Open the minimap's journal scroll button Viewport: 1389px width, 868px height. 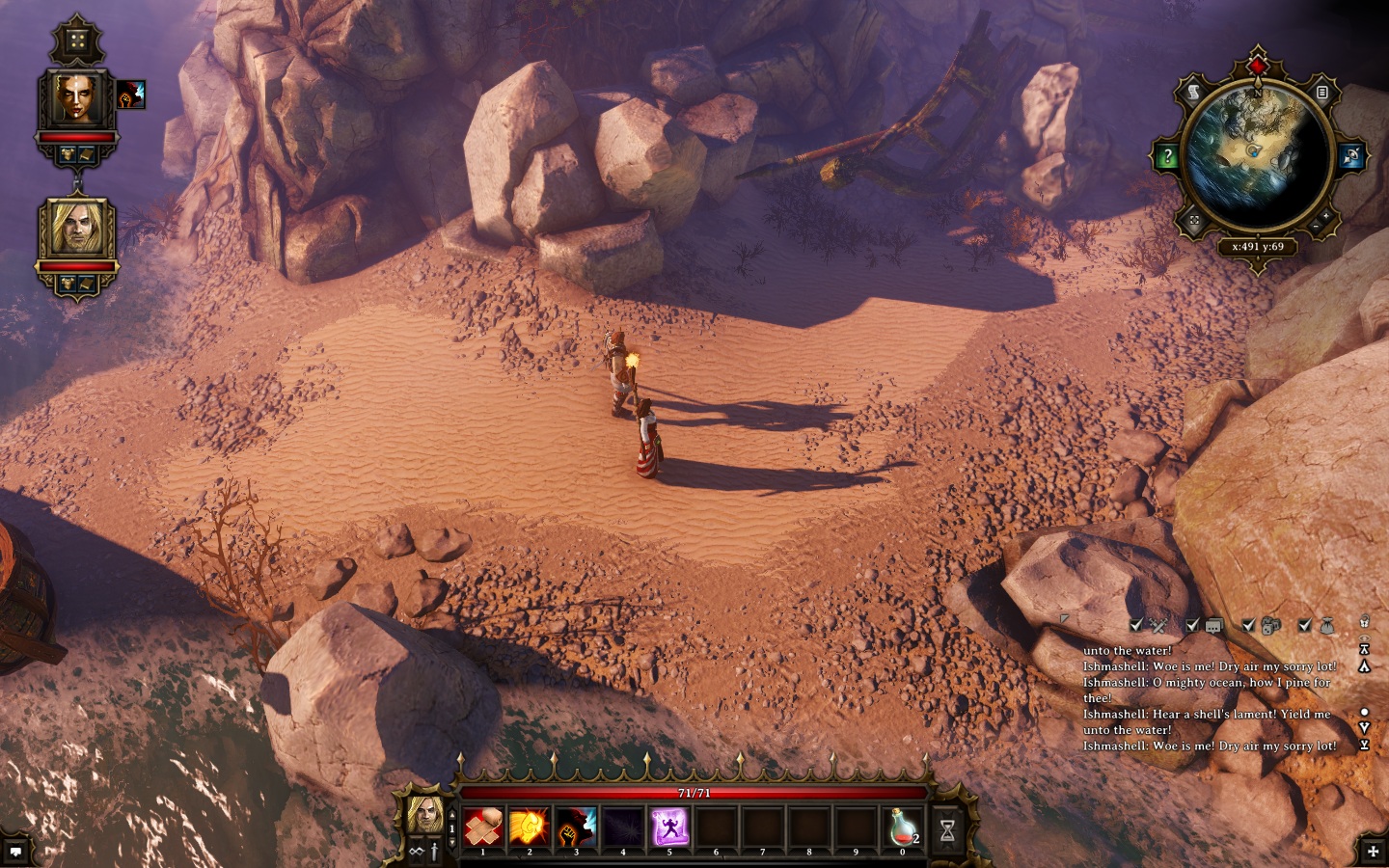pos(1193,93)
